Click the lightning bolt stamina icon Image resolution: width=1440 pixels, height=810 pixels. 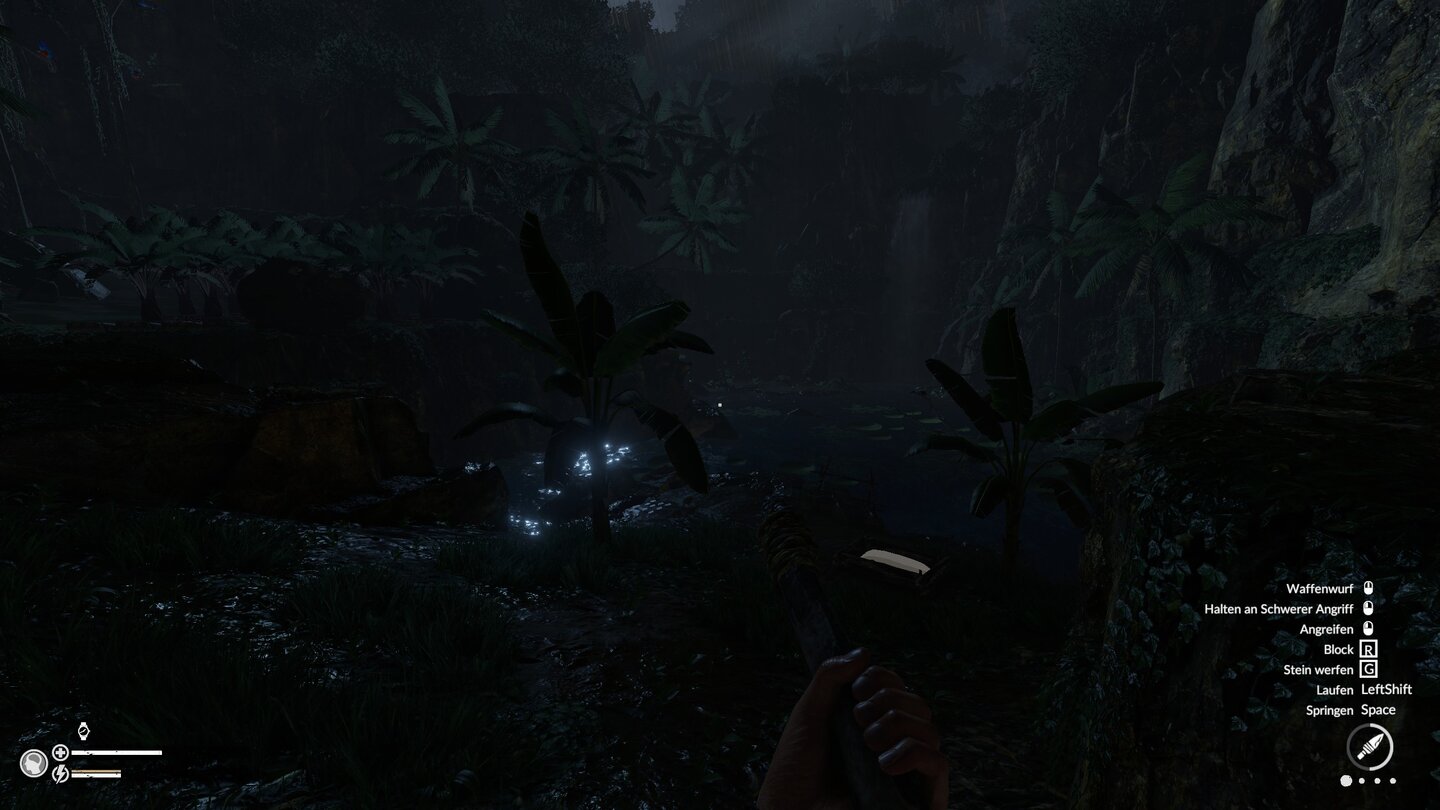[x=61, y=773]
